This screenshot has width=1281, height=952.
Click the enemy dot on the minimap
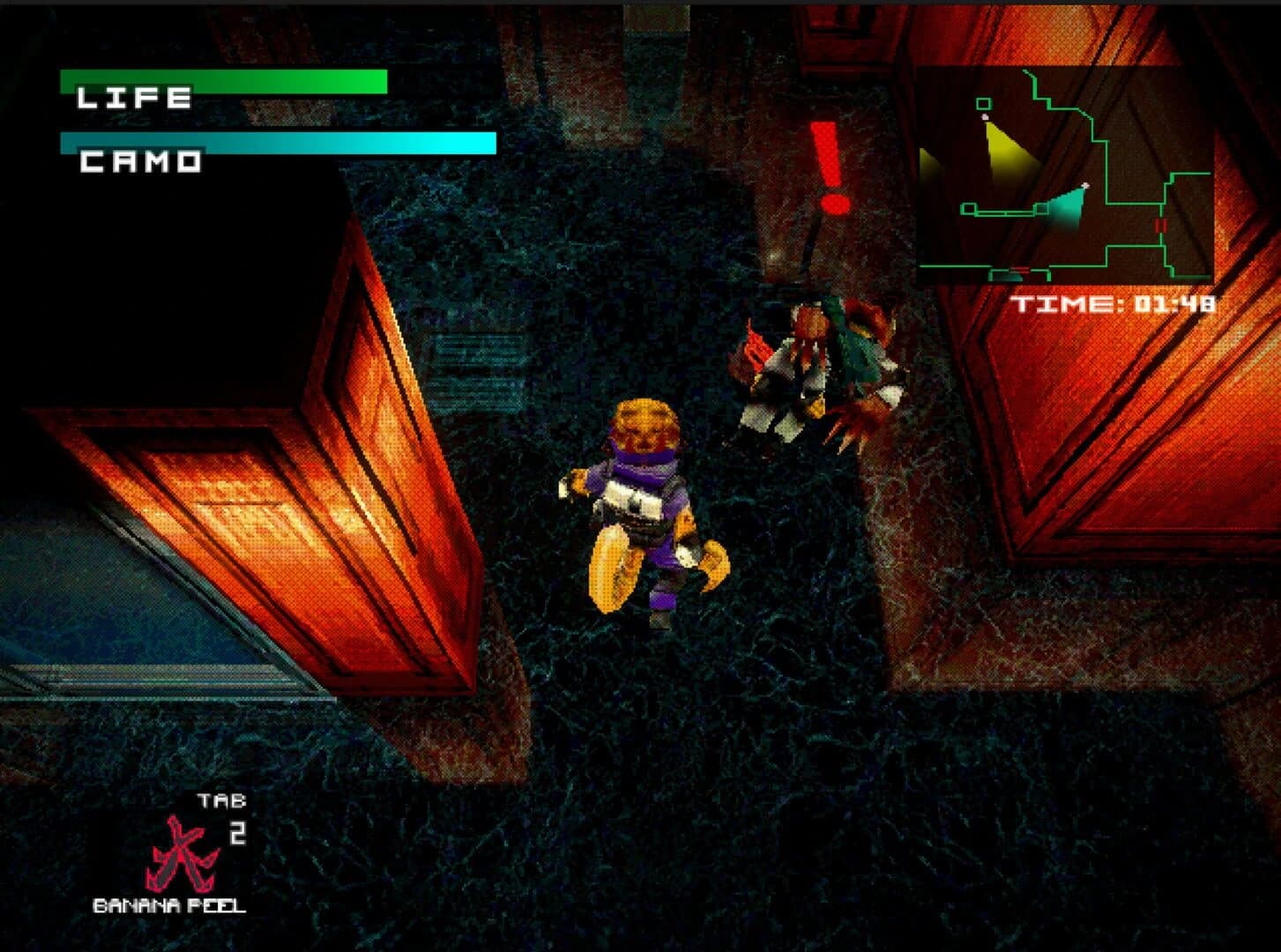click(986, 116)
